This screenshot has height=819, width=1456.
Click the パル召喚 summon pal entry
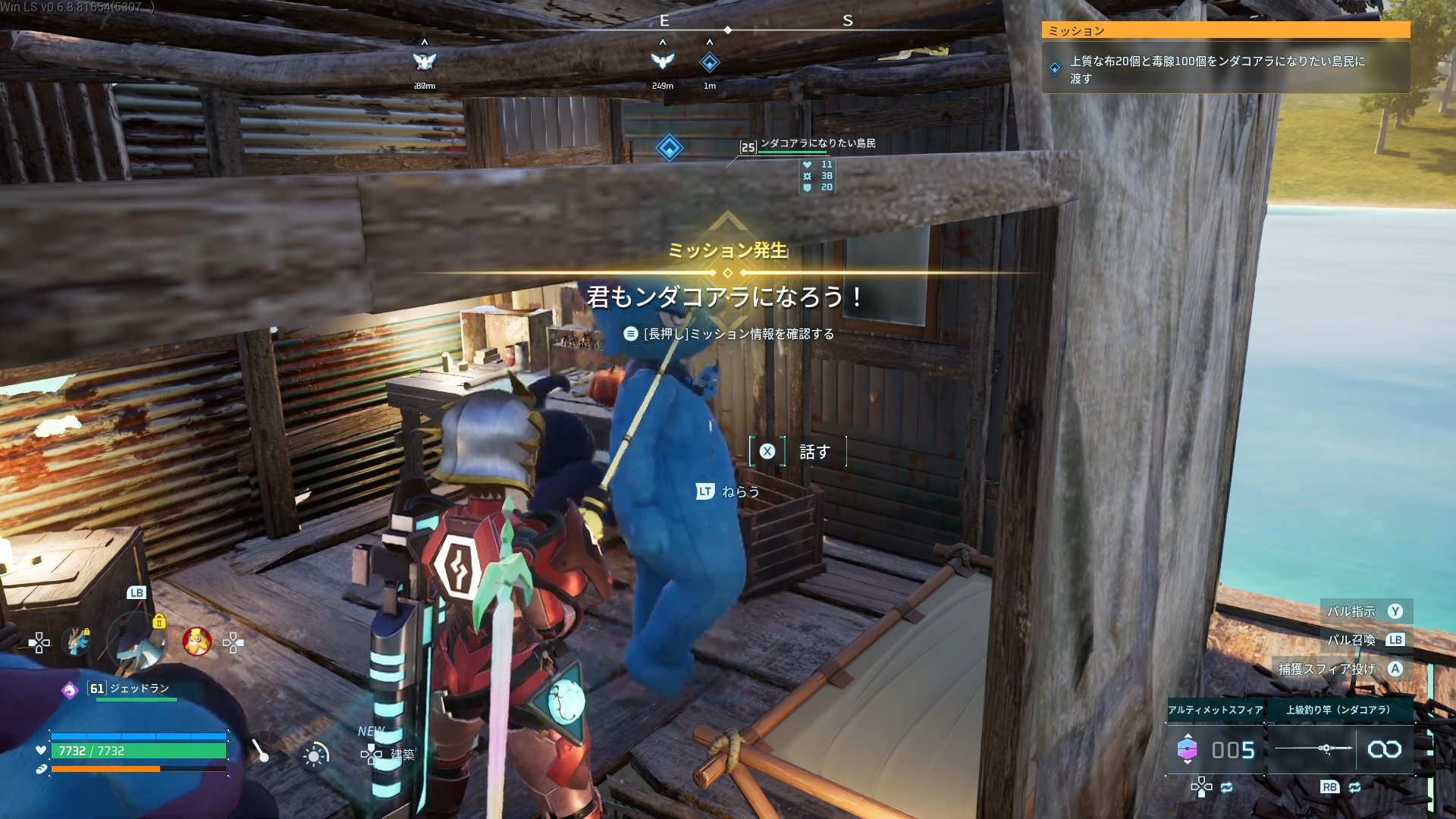coord(1351,640)
